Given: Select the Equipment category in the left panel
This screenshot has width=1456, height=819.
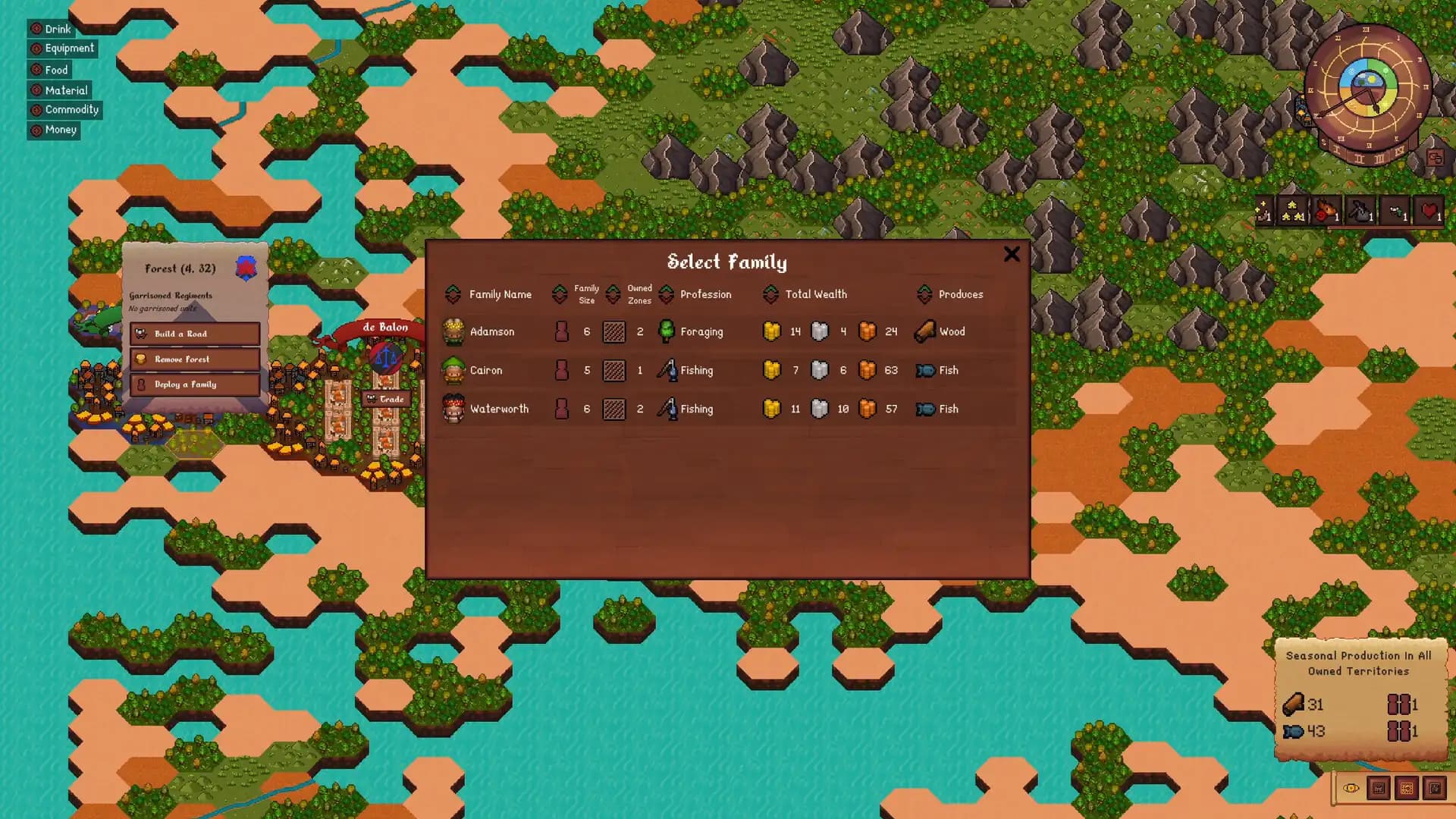Looking at the screenshot, I should pos(64,49).
